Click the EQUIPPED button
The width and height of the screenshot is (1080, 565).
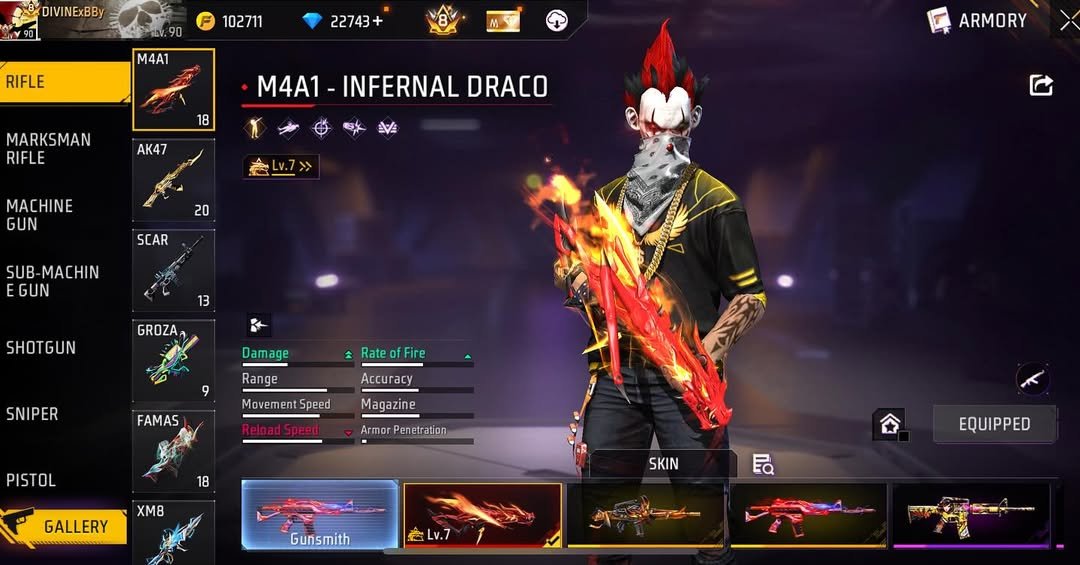click(x=994, y=424)
